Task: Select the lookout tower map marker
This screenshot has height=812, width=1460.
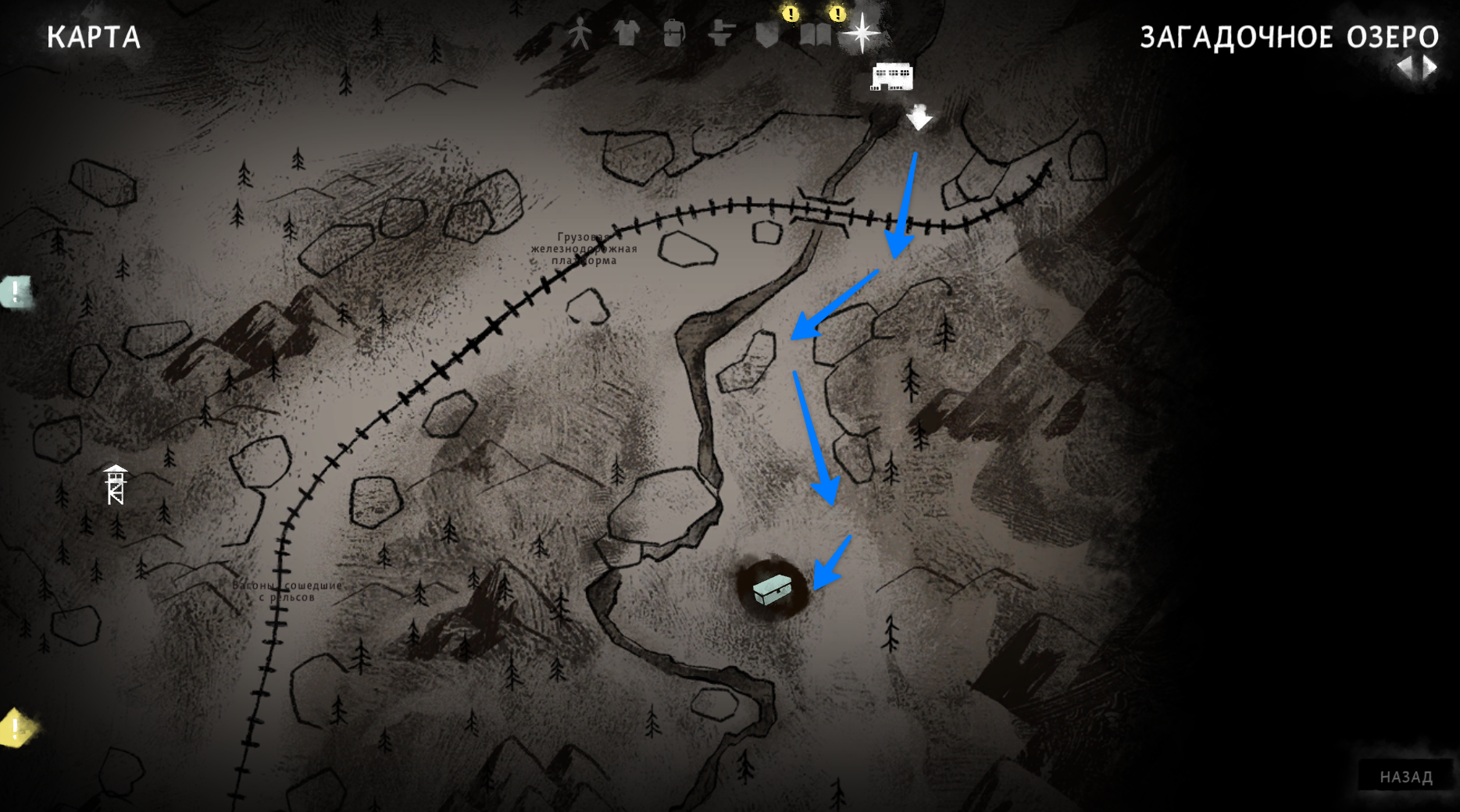Action: [116, 485]
